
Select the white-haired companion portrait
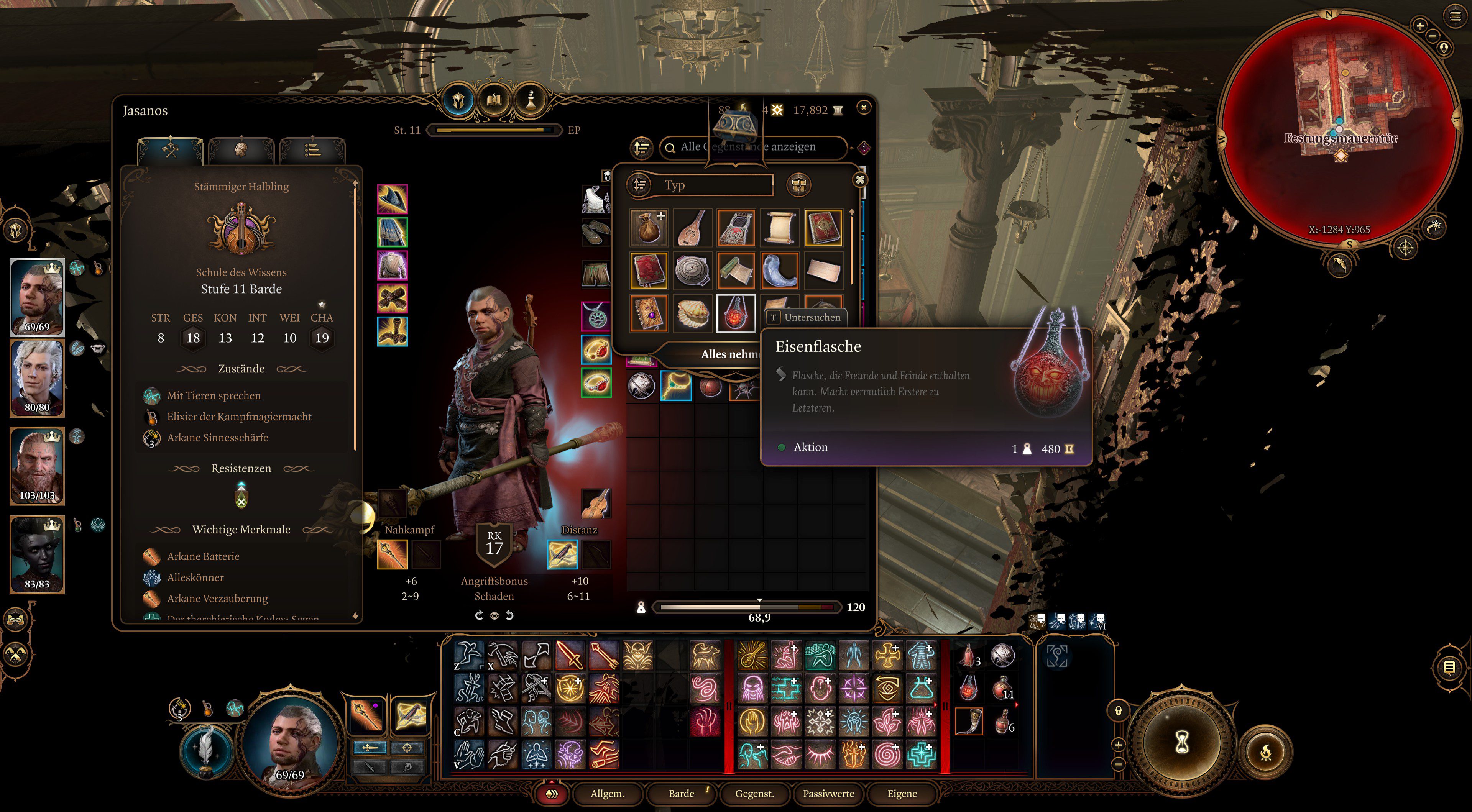tap(37, 378)
